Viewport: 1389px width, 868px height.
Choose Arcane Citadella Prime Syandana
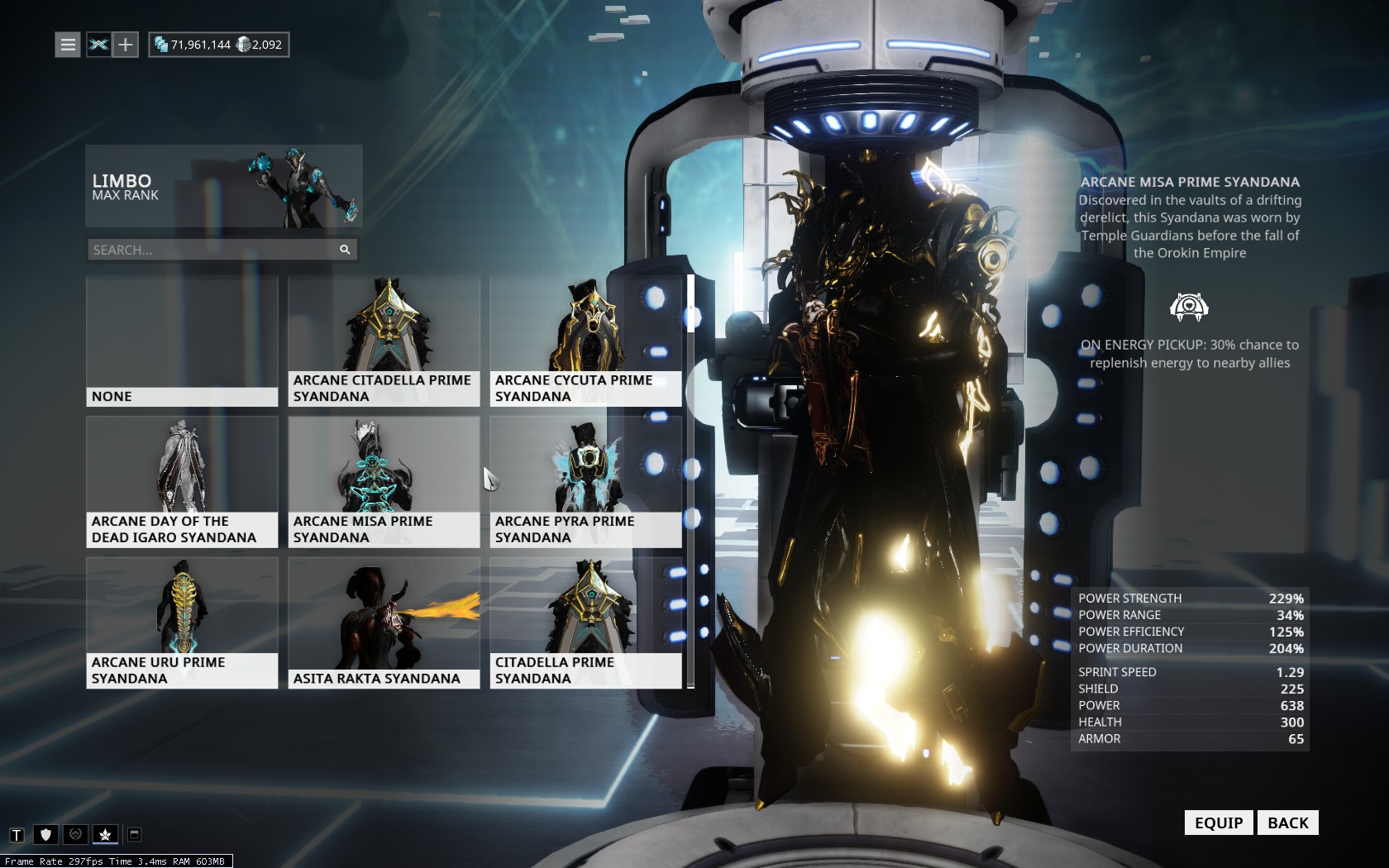(384, 341)
